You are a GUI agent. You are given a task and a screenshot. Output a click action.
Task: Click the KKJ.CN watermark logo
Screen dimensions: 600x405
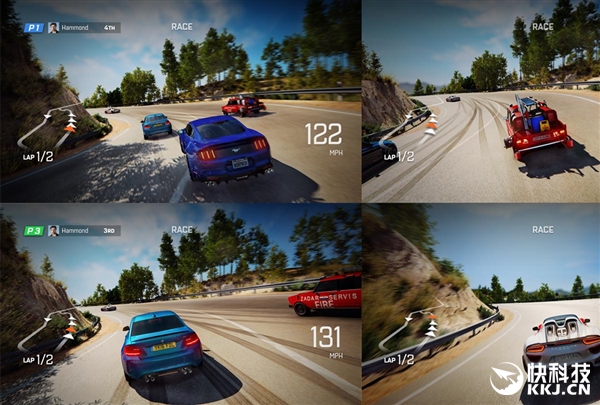point(540,379)
